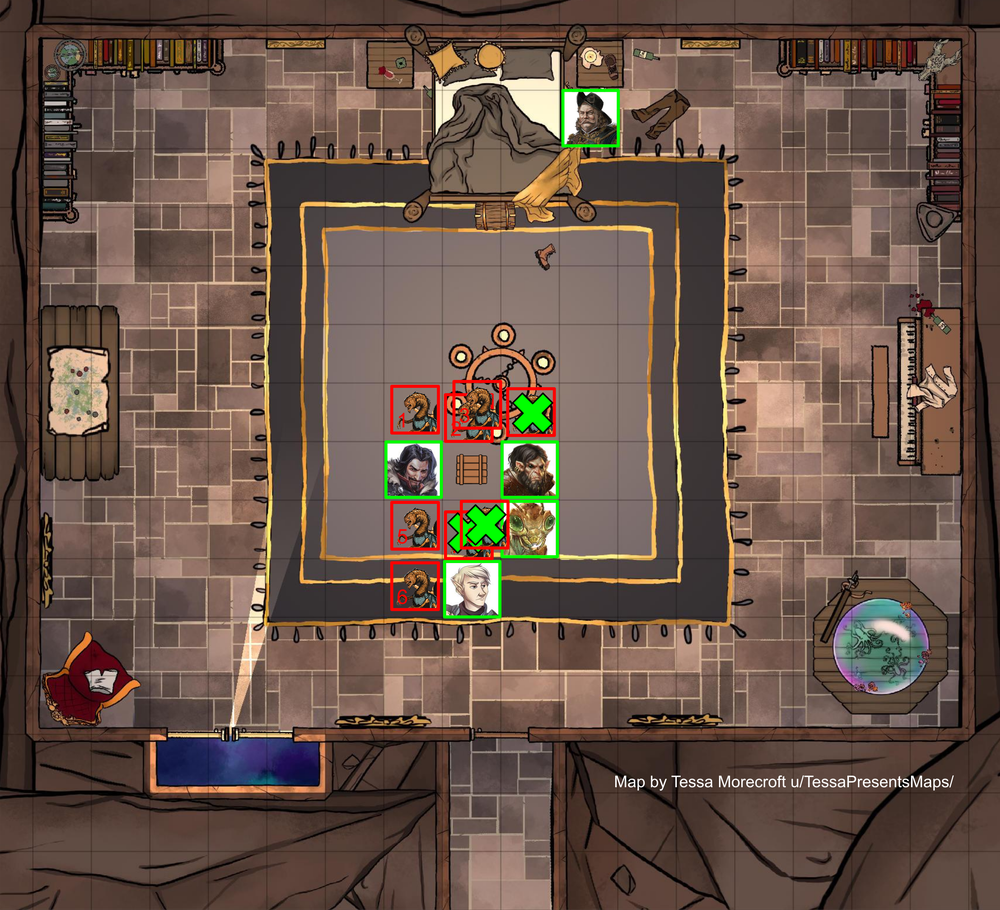The width and height of the screenshot is (1000, 910).
Task: Target enemy token number 1
Action: 414,410
